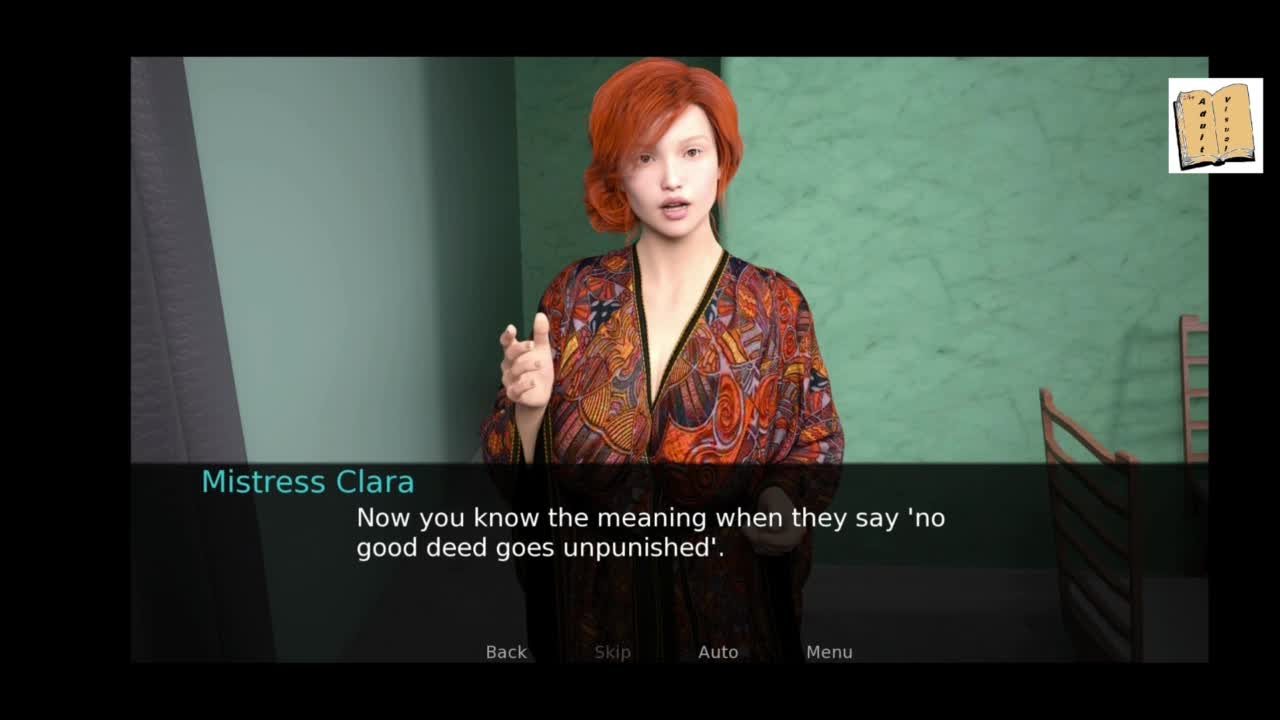
Task: Open the game Menu
Action: click(829, 652)
